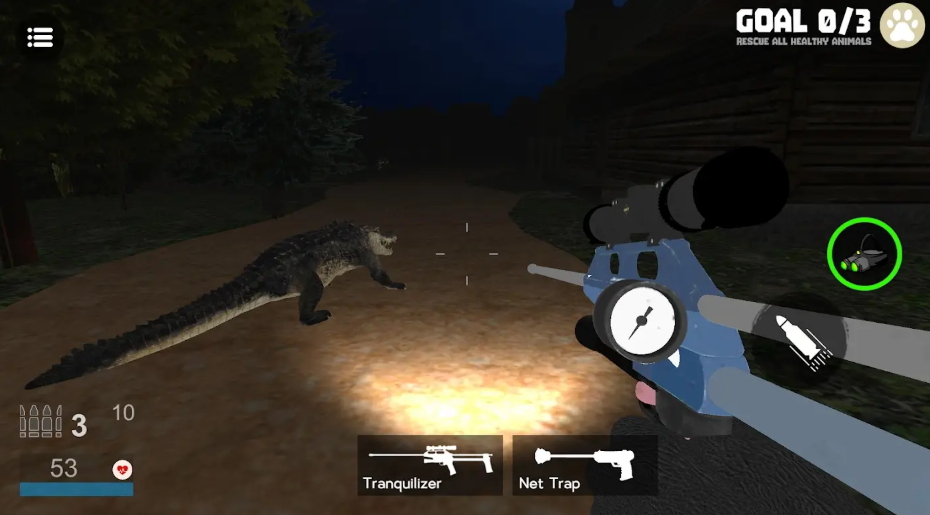Toggle the night vision goggles
Screen dimensions: 930x515
coord(864,255)
